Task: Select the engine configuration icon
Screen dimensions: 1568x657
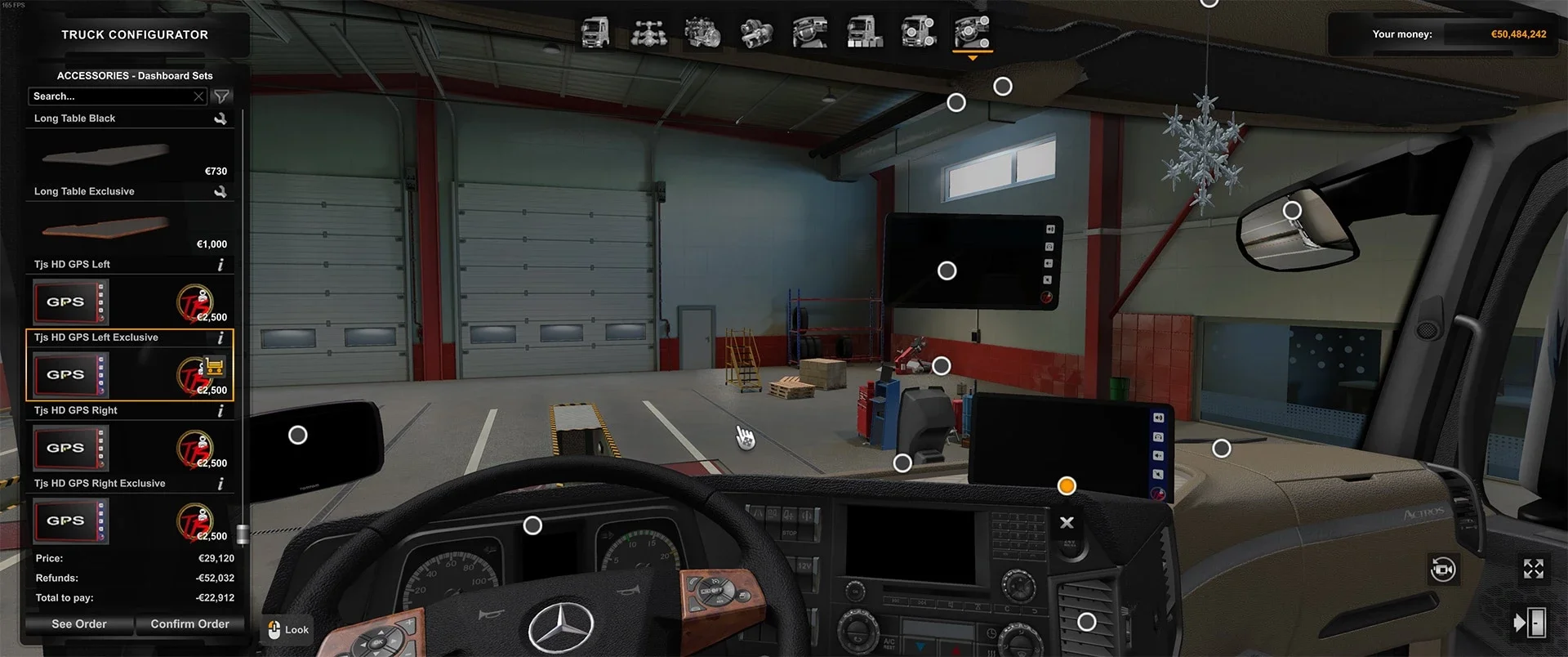Action: 704,33
